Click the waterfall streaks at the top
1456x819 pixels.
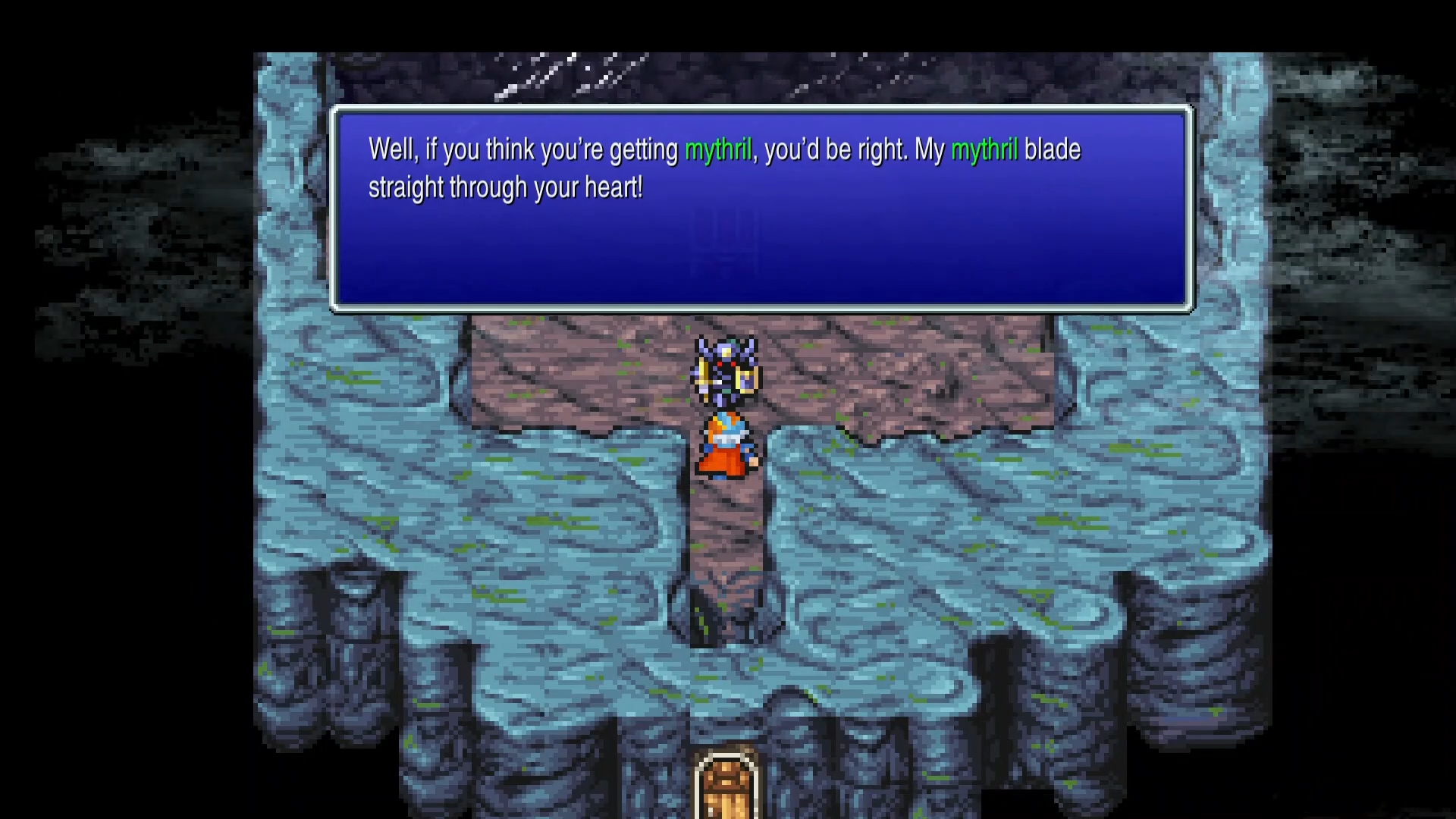point(576,72)
